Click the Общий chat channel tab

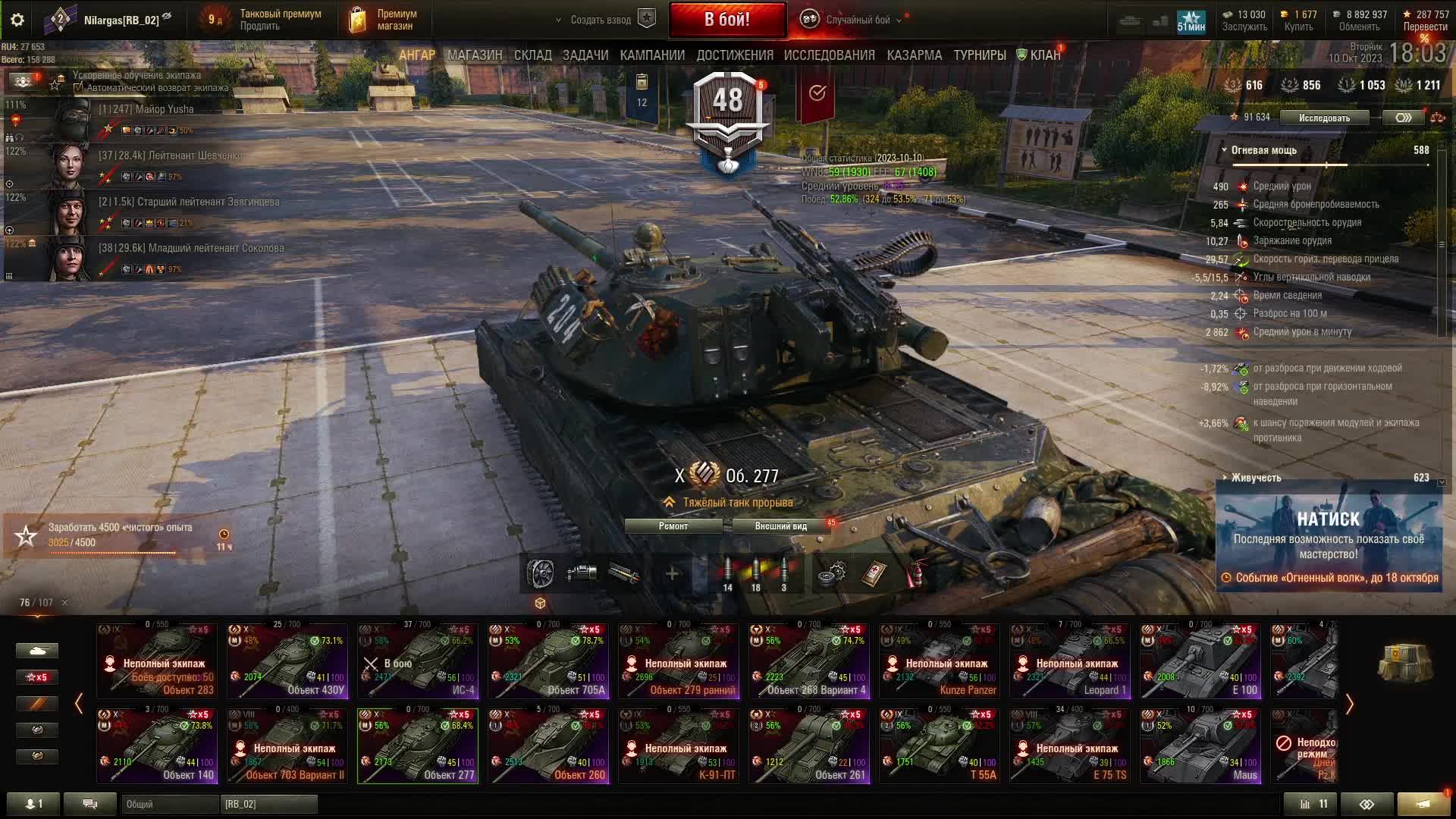[169, 804]
